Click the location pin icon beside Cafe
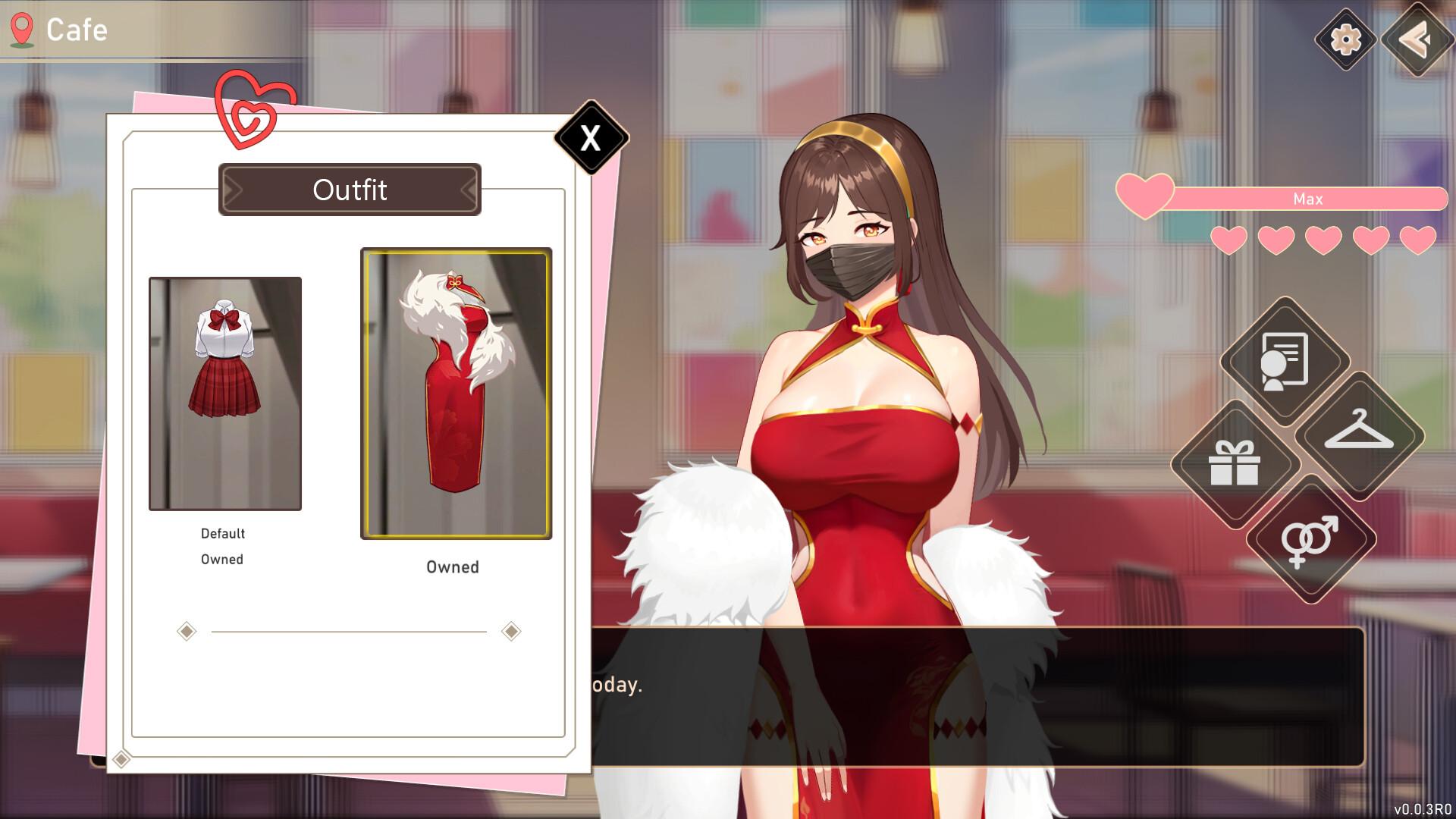Screen dimensions: 1456x819 pos(22,29)
